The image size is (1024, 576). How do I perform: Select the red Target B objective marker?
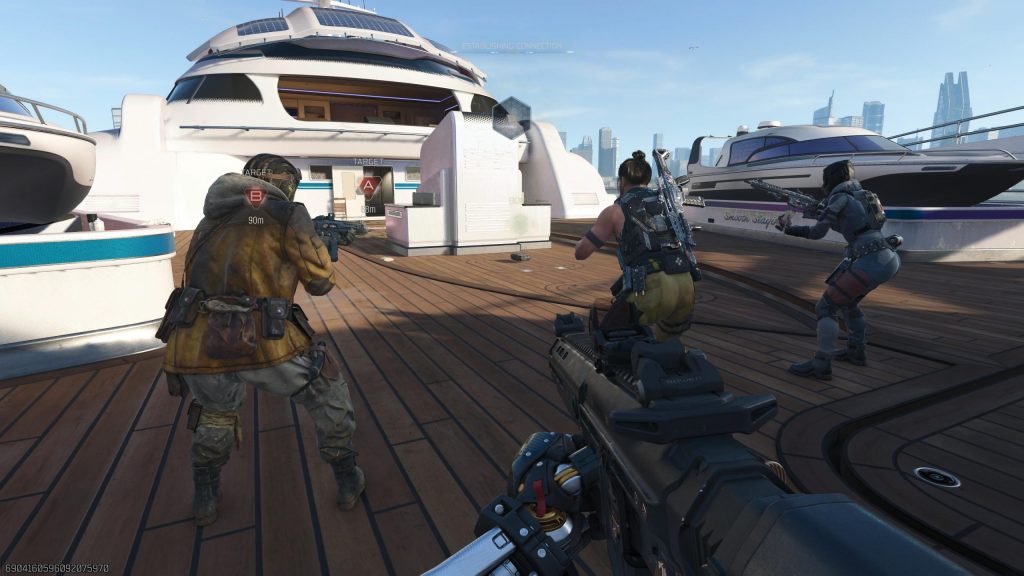(256, 195)
